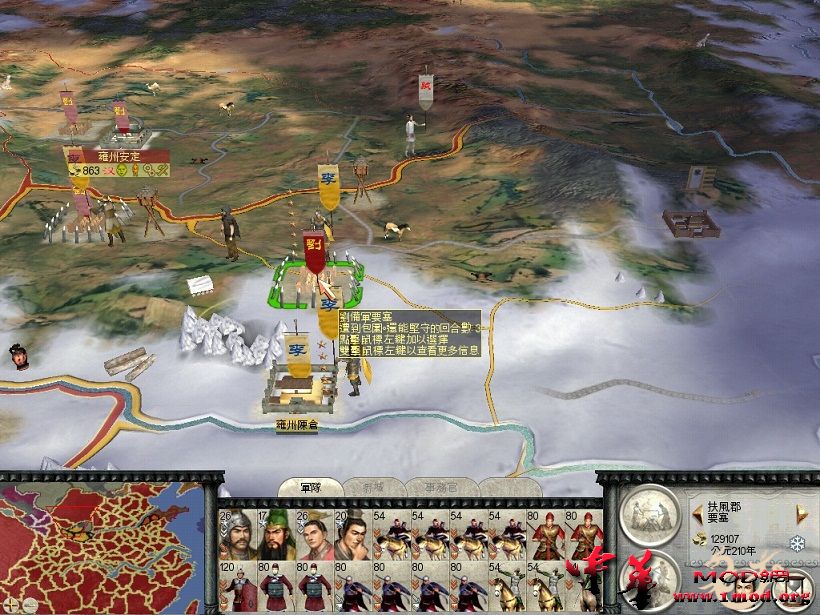Select the 120-strength shield infantry unit card
The height and width of the screenshot is (615, 820).
pos(235,588)
